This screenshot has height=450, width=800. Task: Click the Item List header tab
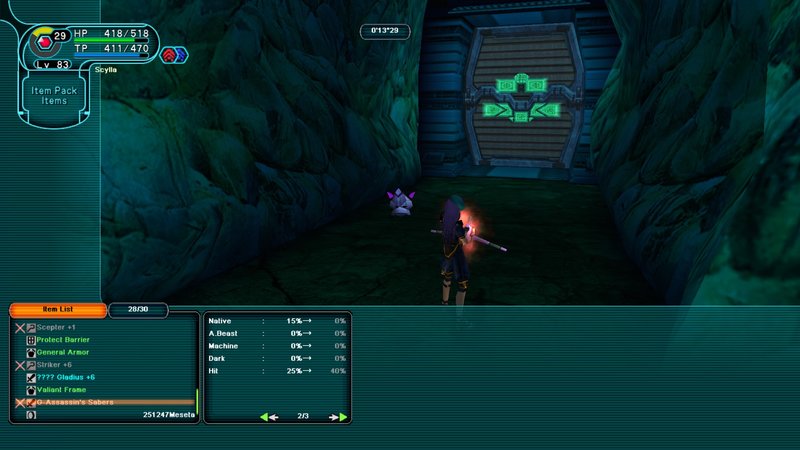(57, 310)
